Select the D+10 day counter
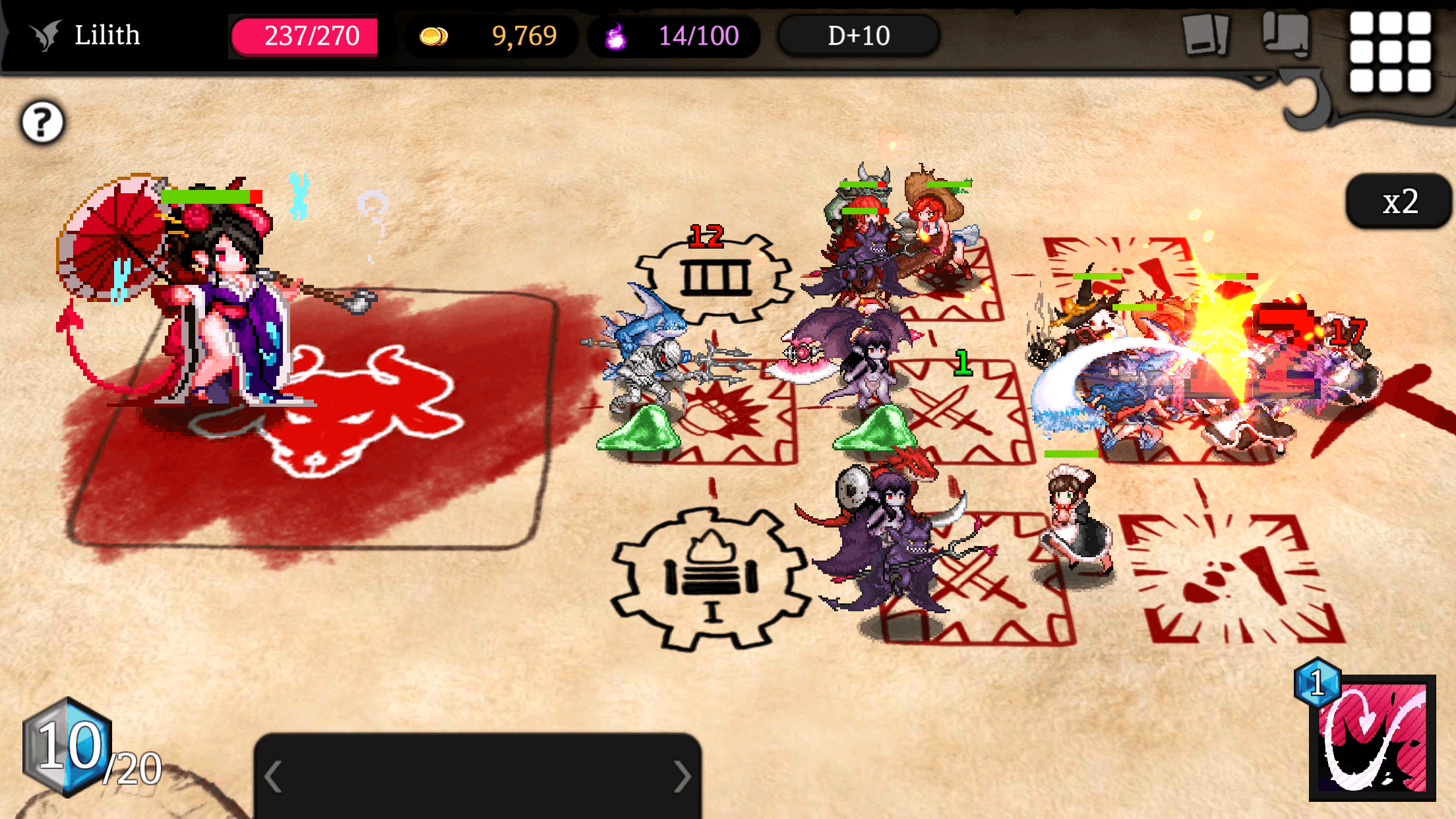The image size is (1456, 819). (858, 36)
